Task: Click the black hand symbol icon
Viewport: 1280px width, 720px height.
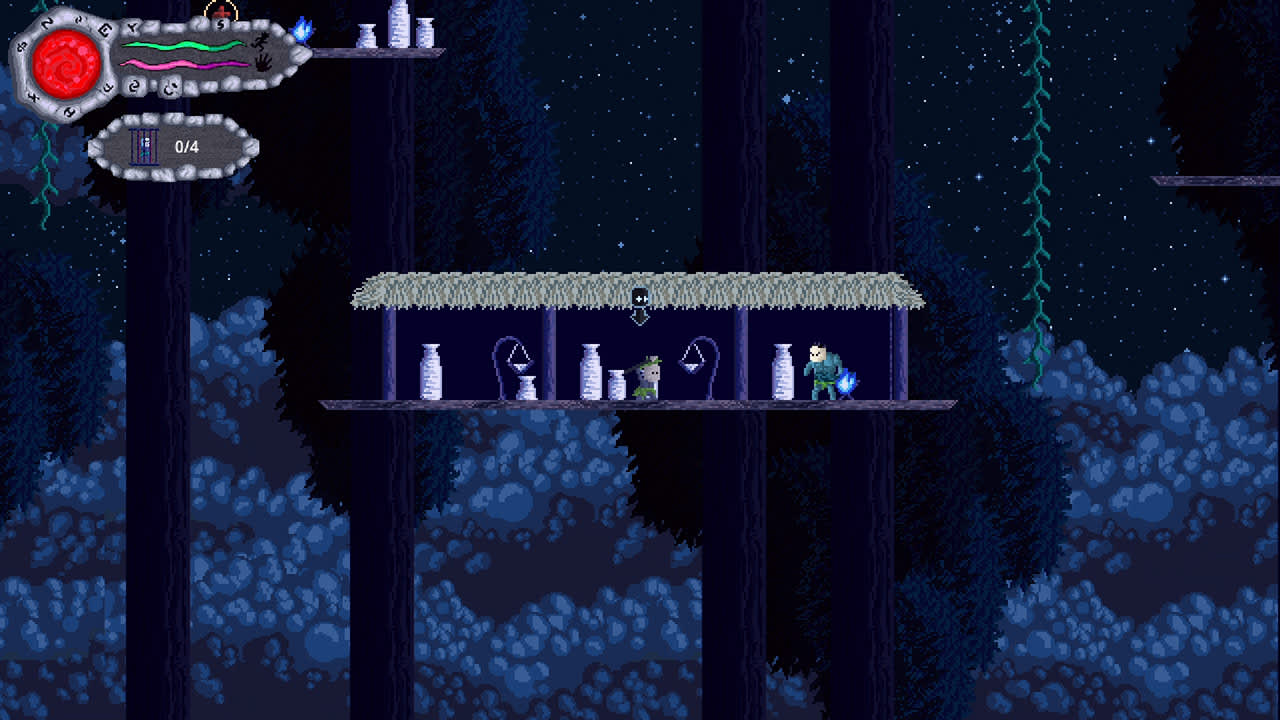Action: click(x=262, y=64)
